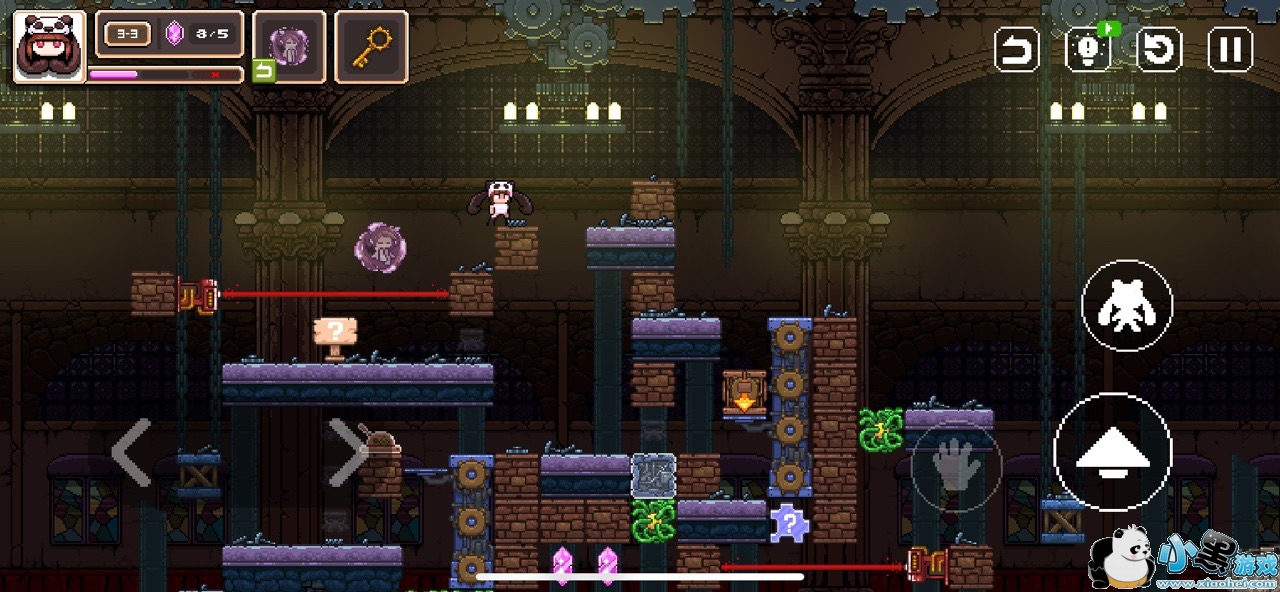
Task: Undo the last move with the back arrow
Action: [x=1017, y=49]
